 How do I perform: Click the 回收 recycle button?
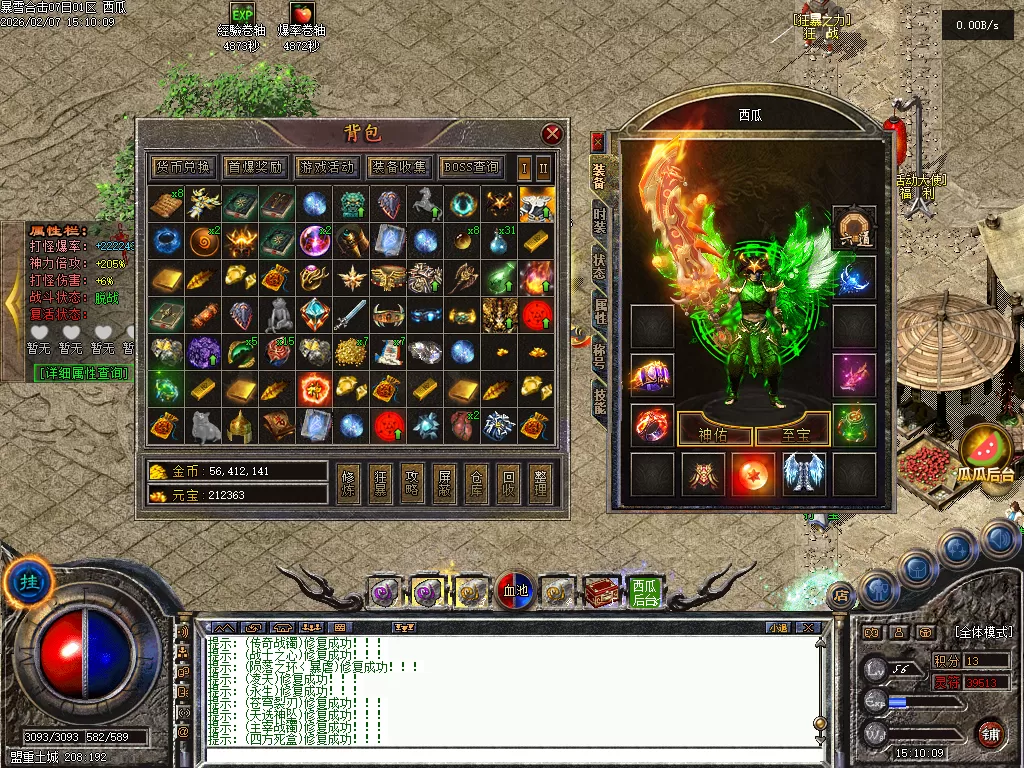coord(509,483)
